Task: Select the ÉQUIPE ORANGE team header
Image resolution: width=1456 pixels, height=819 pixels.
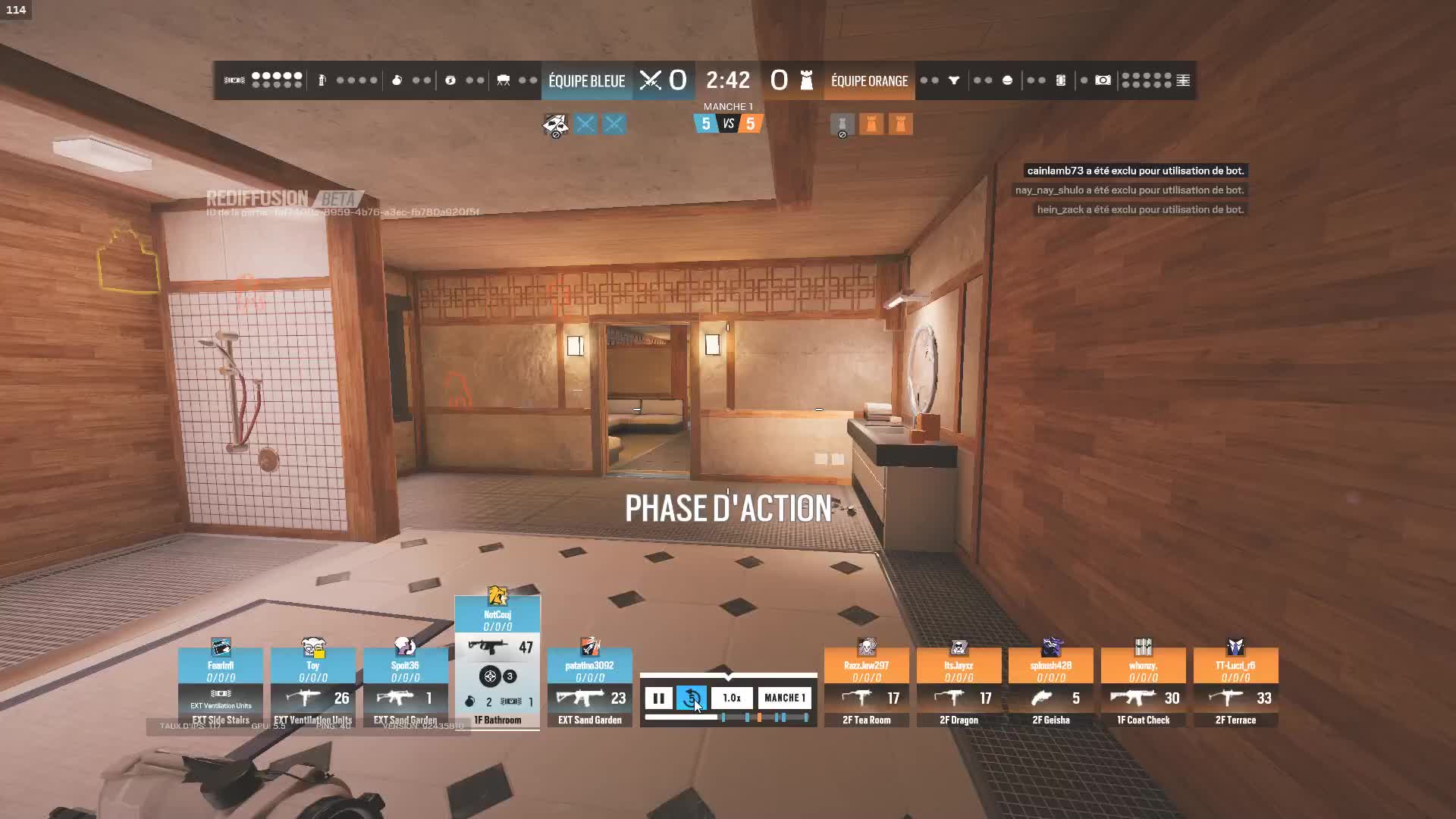Action: click(x=868, y=80)
